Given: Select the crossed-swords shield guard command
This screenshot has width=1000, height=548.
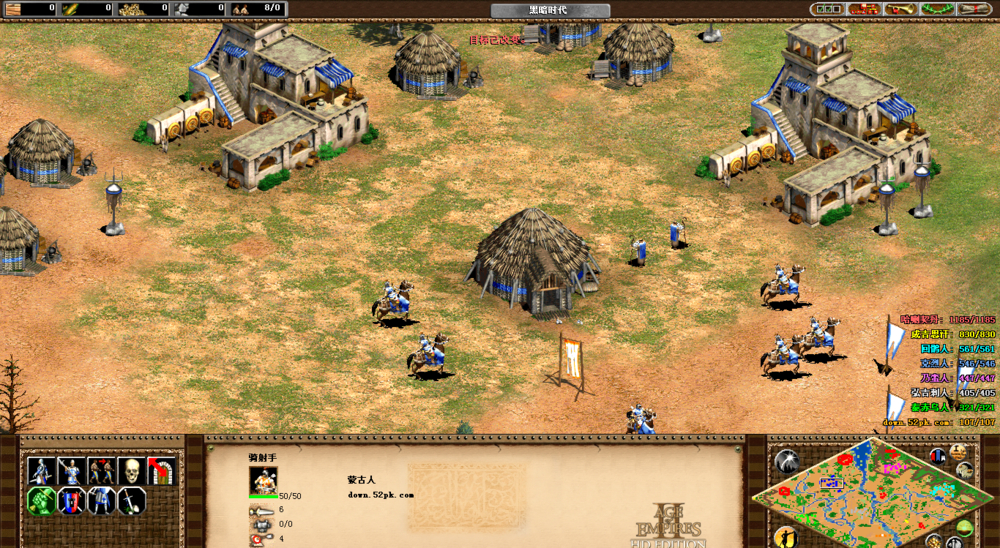Looking at the screenshot, I should (x=71, y=501).
